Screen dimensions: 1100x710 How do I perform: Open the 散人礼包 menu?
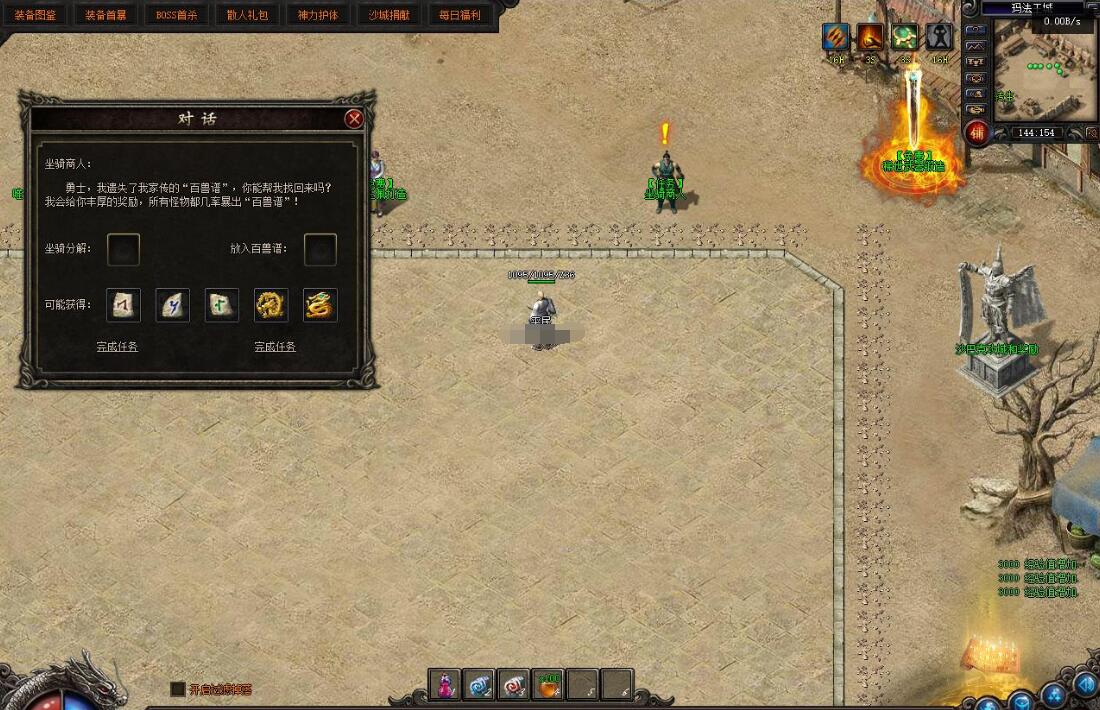point(248,15)
